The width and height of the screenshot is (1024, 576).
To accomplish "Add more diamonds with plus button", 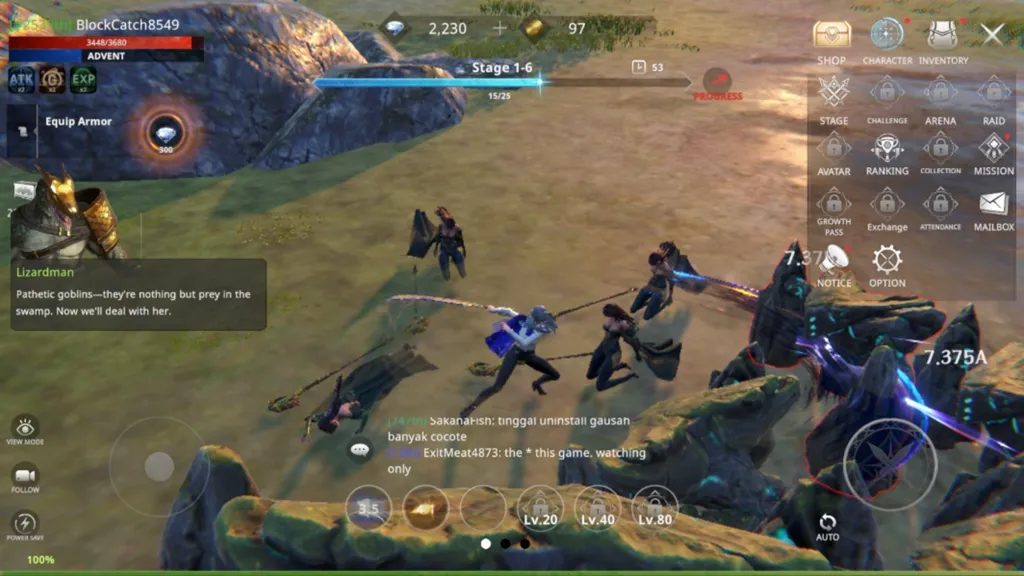I will (500, 28).
